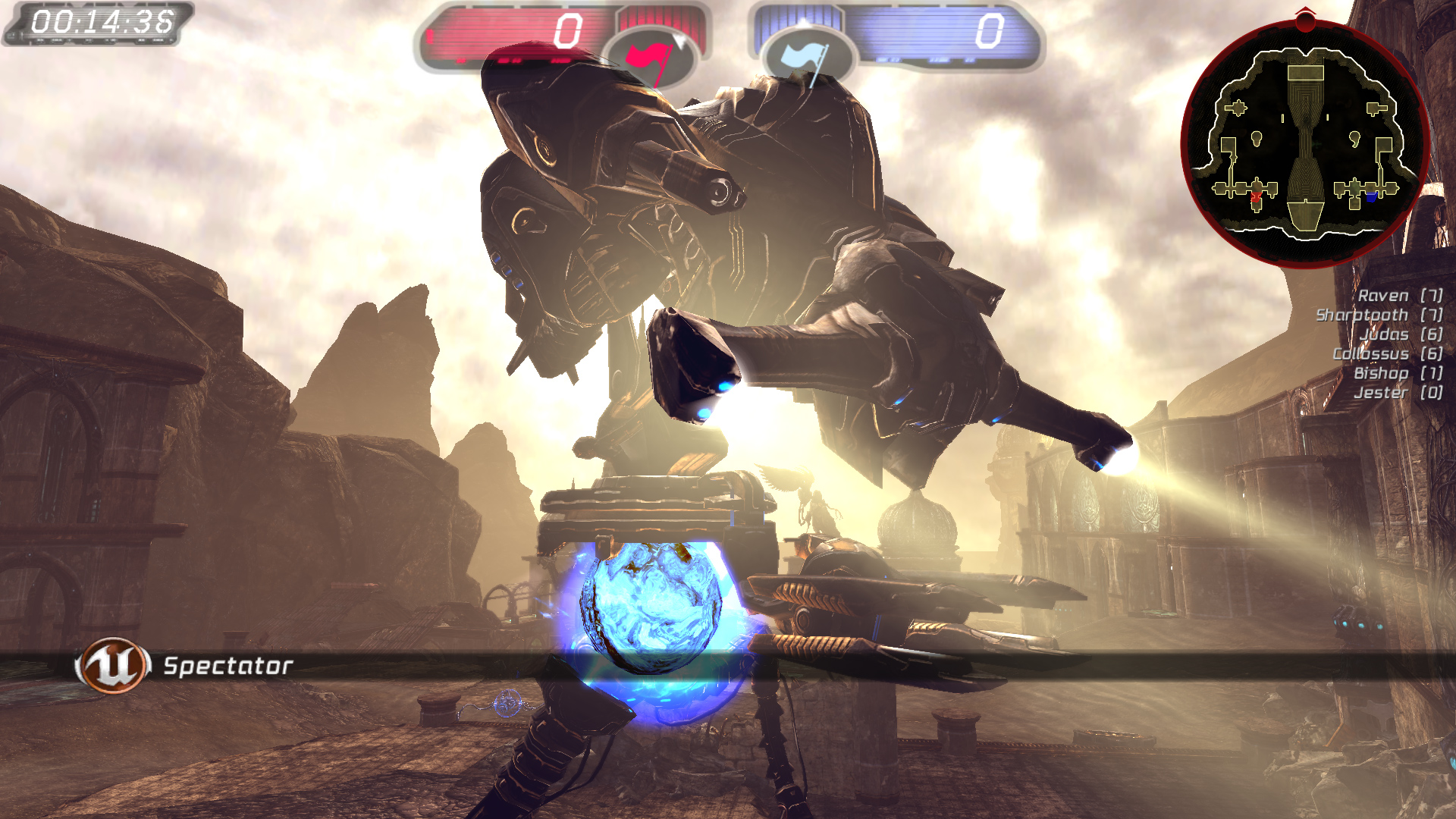
Task: Select Raven in the player list
Action: tap(1382, 296)
